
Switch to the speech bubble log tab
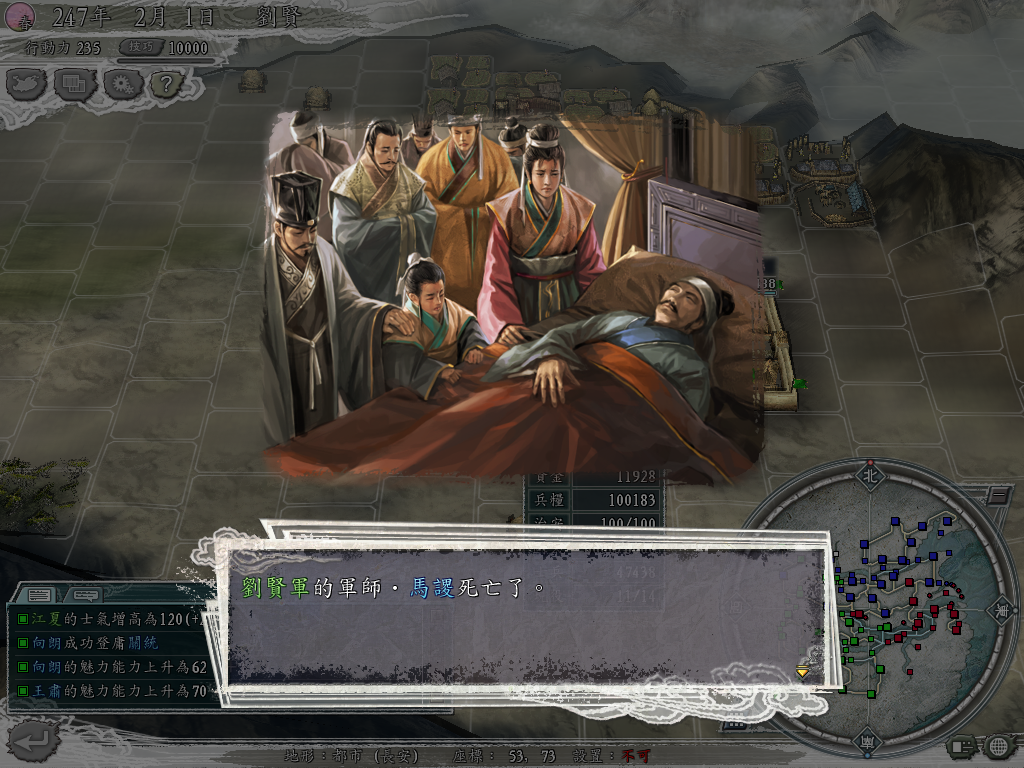click(x=85, y=595)
